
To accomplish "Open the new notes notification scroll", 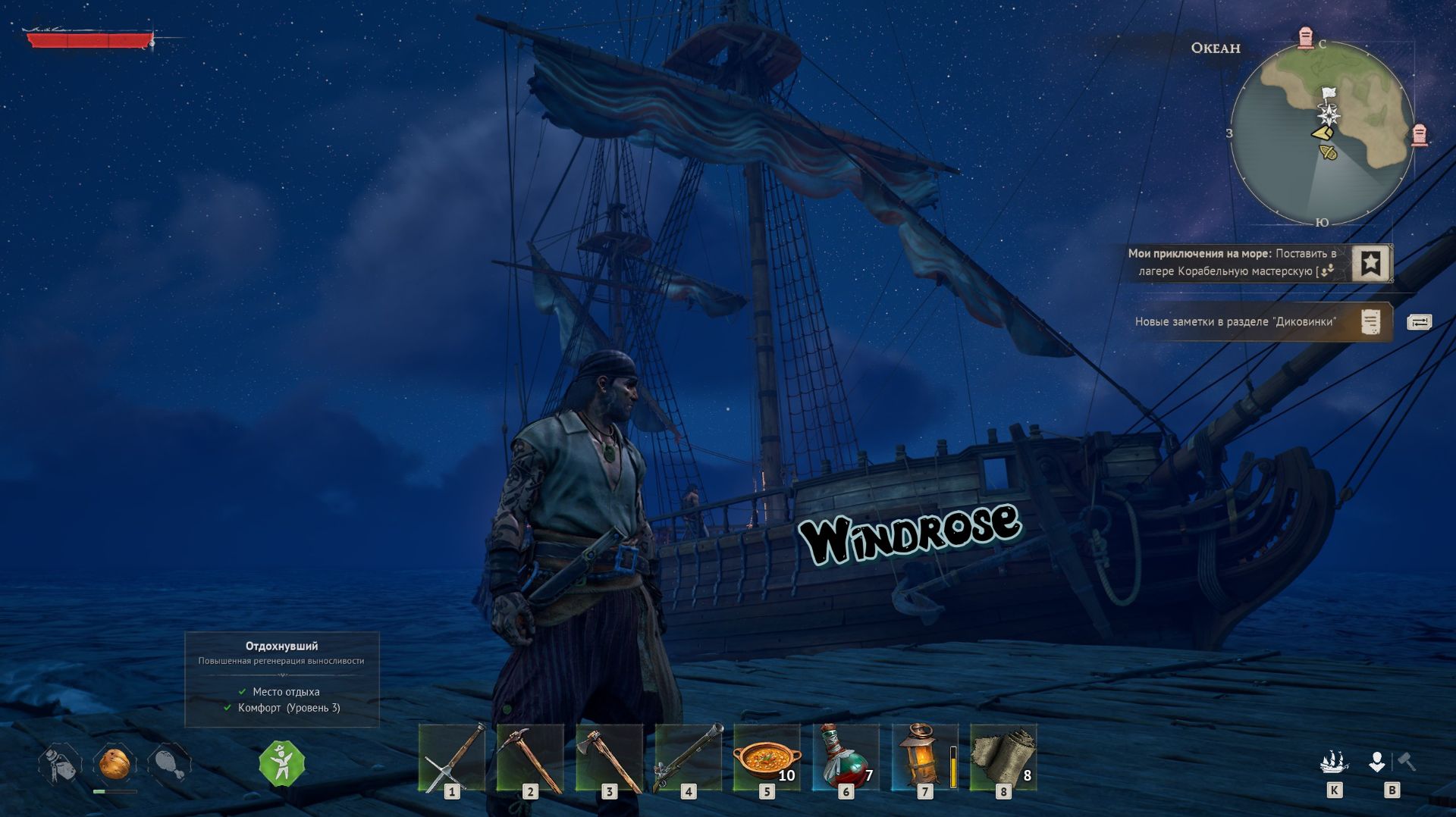I will tap(1370, 321).
